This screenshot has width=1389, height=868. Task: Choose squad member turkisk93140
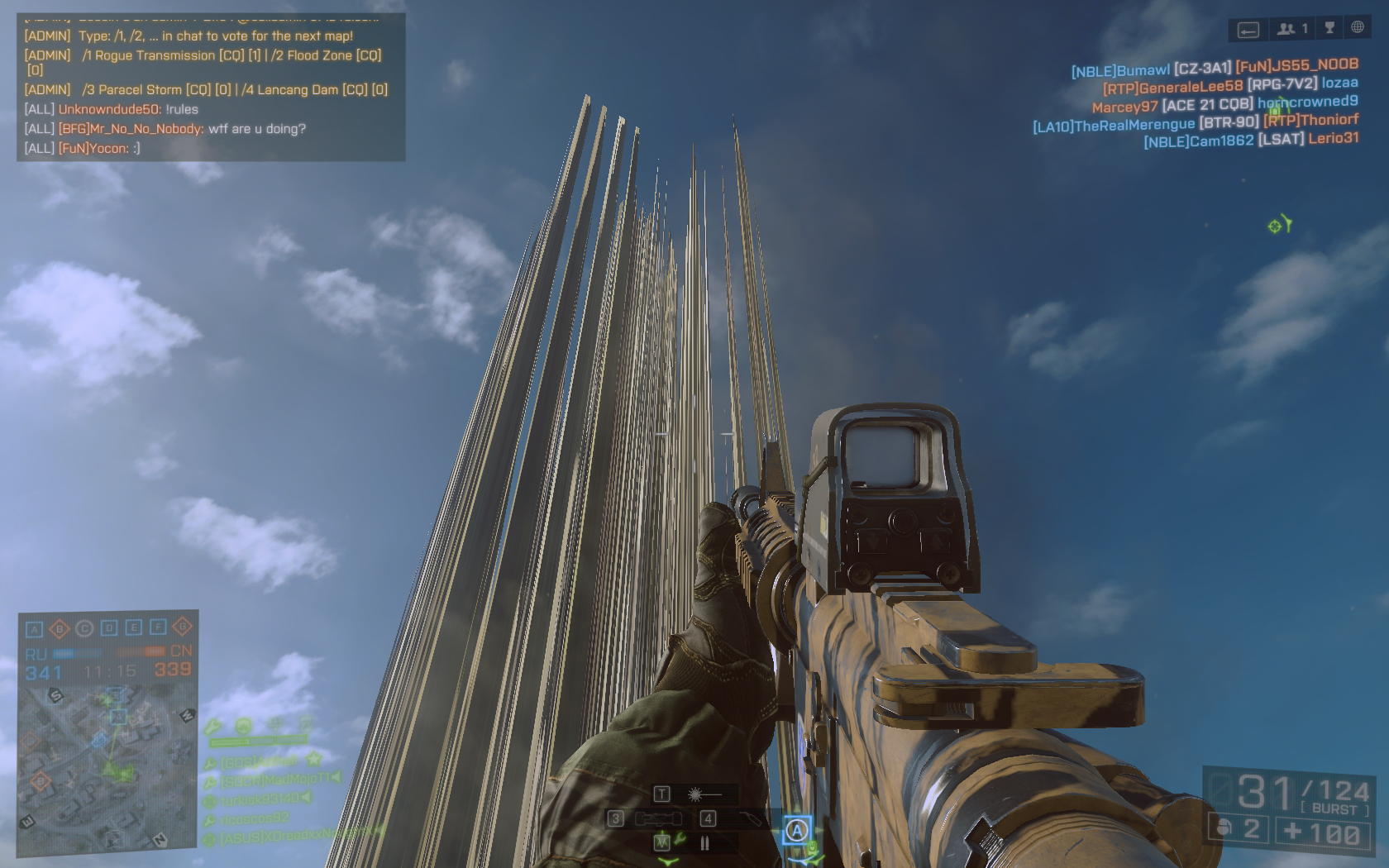[x=260, y=799]
